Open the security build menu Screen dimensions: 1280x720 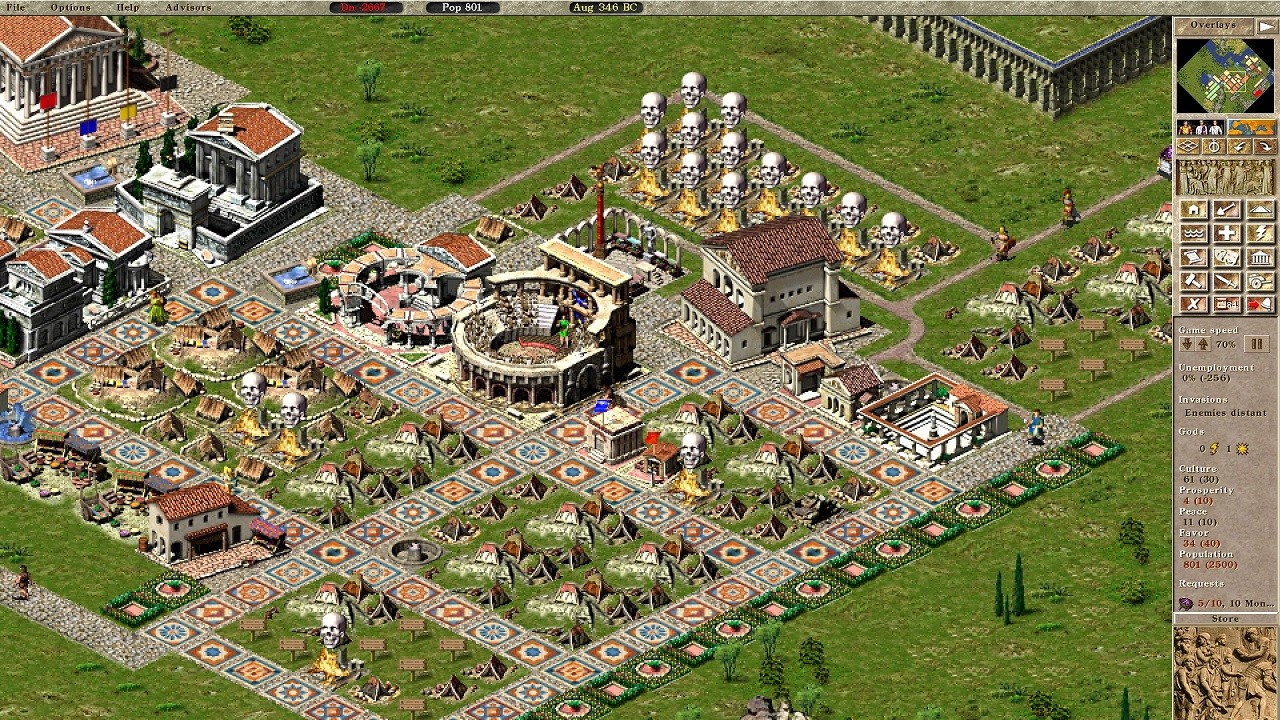pos(1228,281)
